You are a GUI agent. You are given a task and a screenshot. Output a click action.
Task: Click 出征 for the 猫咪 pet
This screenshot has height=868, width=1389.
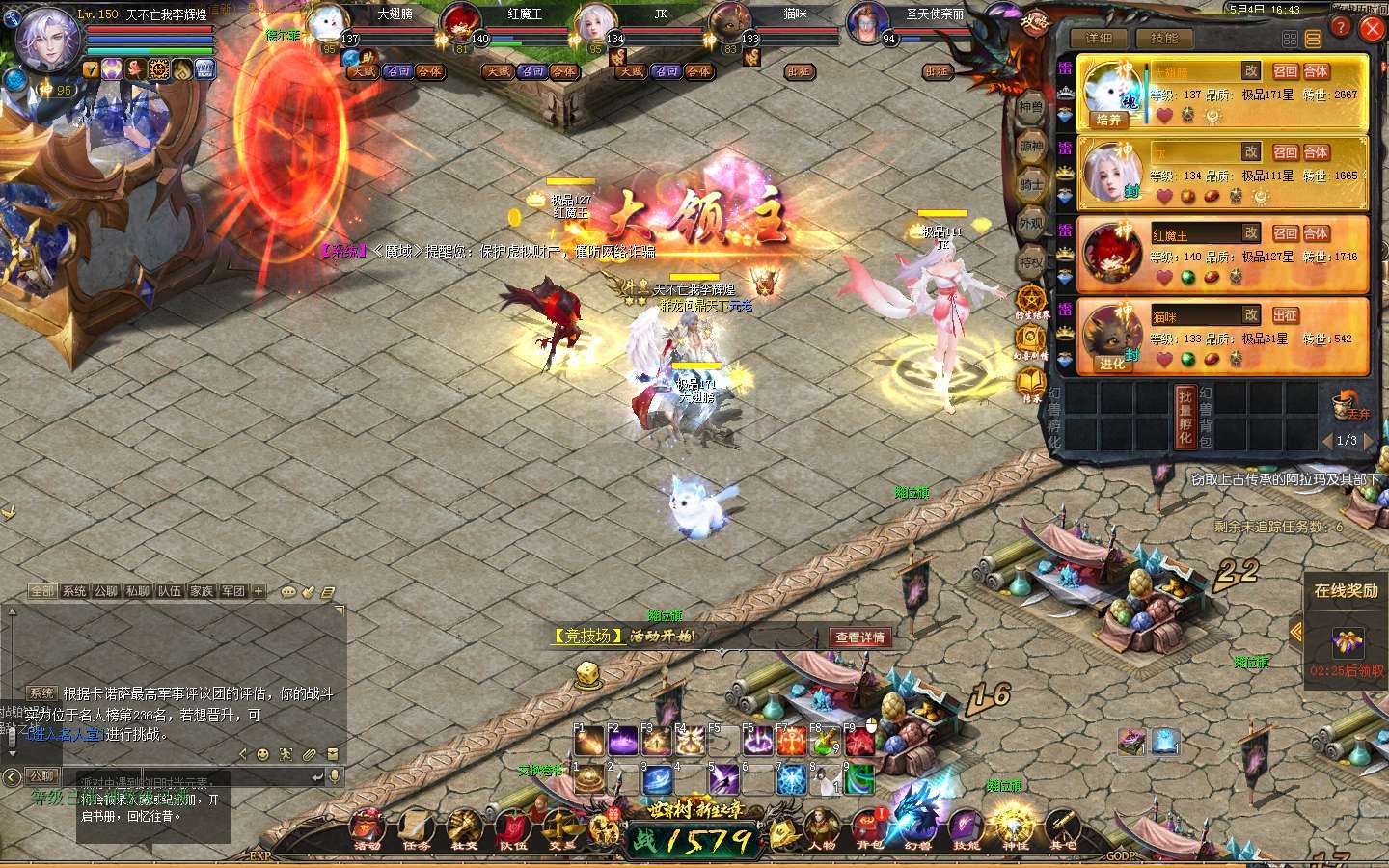[x=1285, y=315]
